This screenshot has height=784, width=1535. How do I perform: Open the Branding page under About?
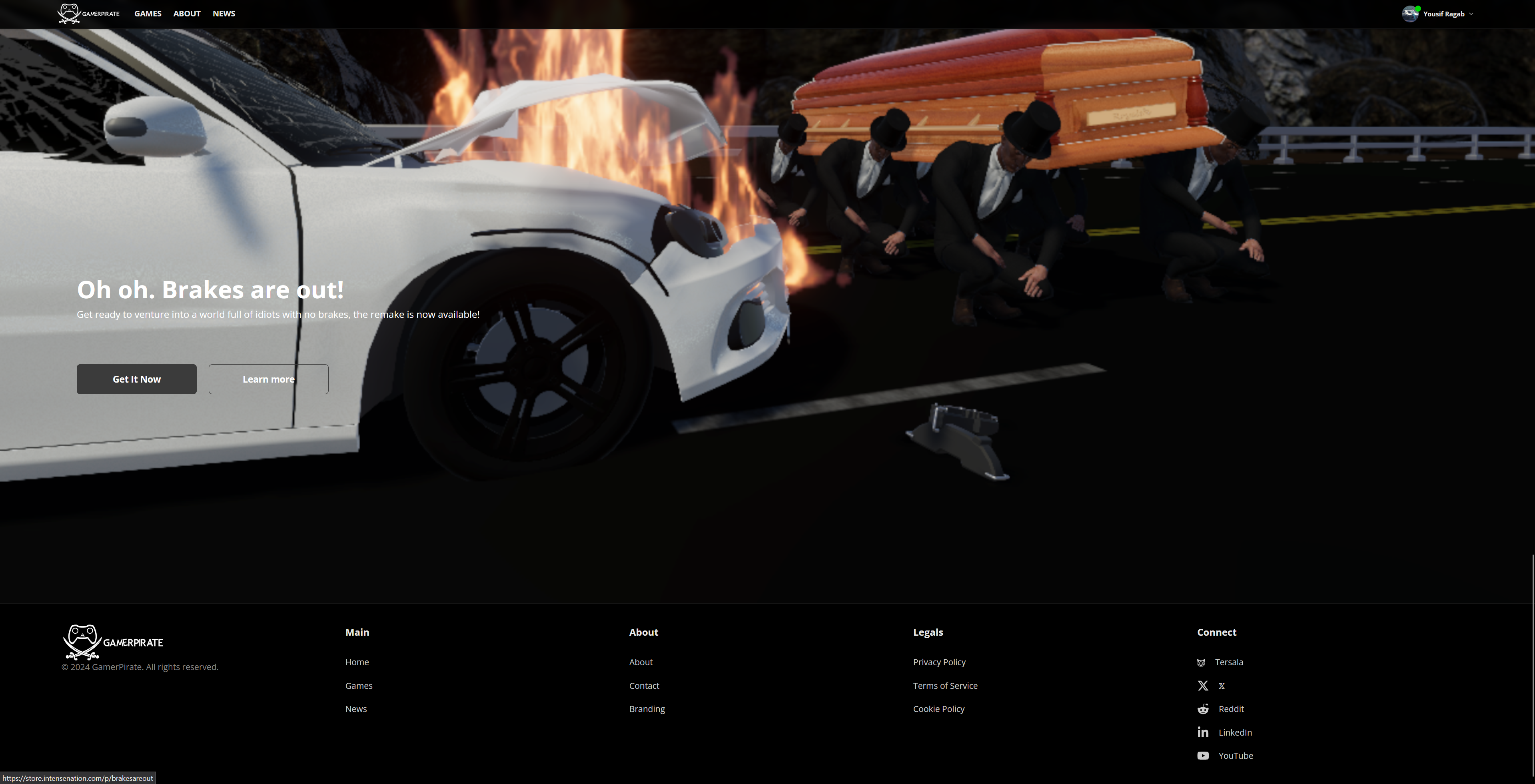pyautogui.click(x=647, y=709)
